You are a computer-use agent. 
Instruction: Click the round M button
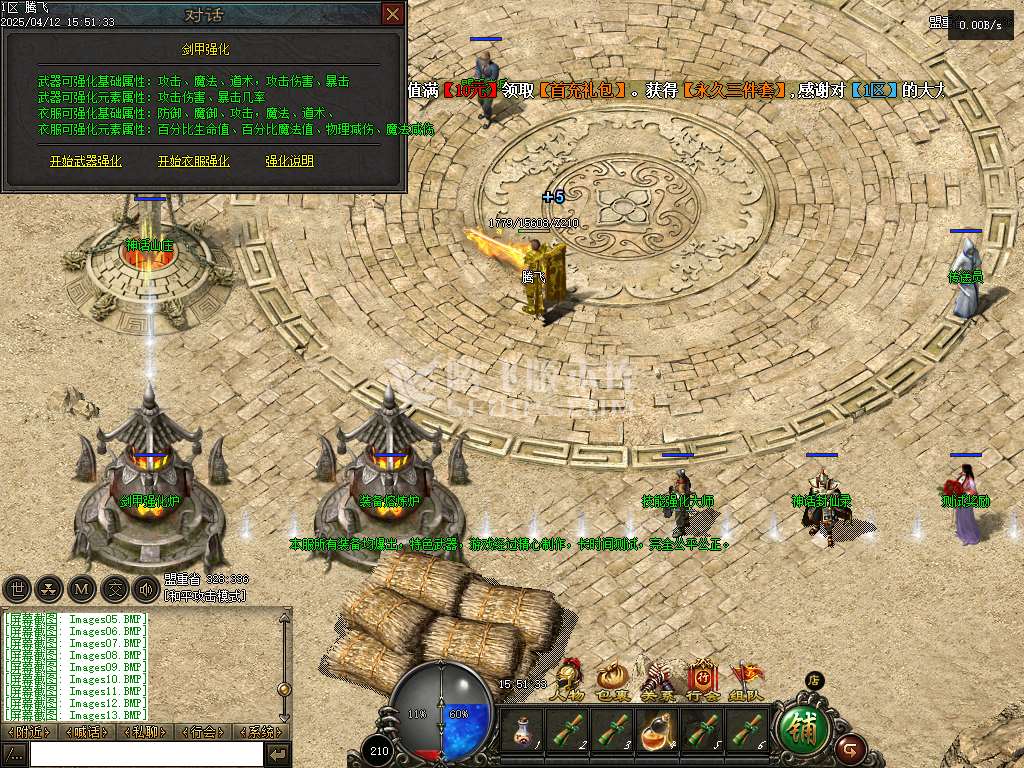pos(82,589)
